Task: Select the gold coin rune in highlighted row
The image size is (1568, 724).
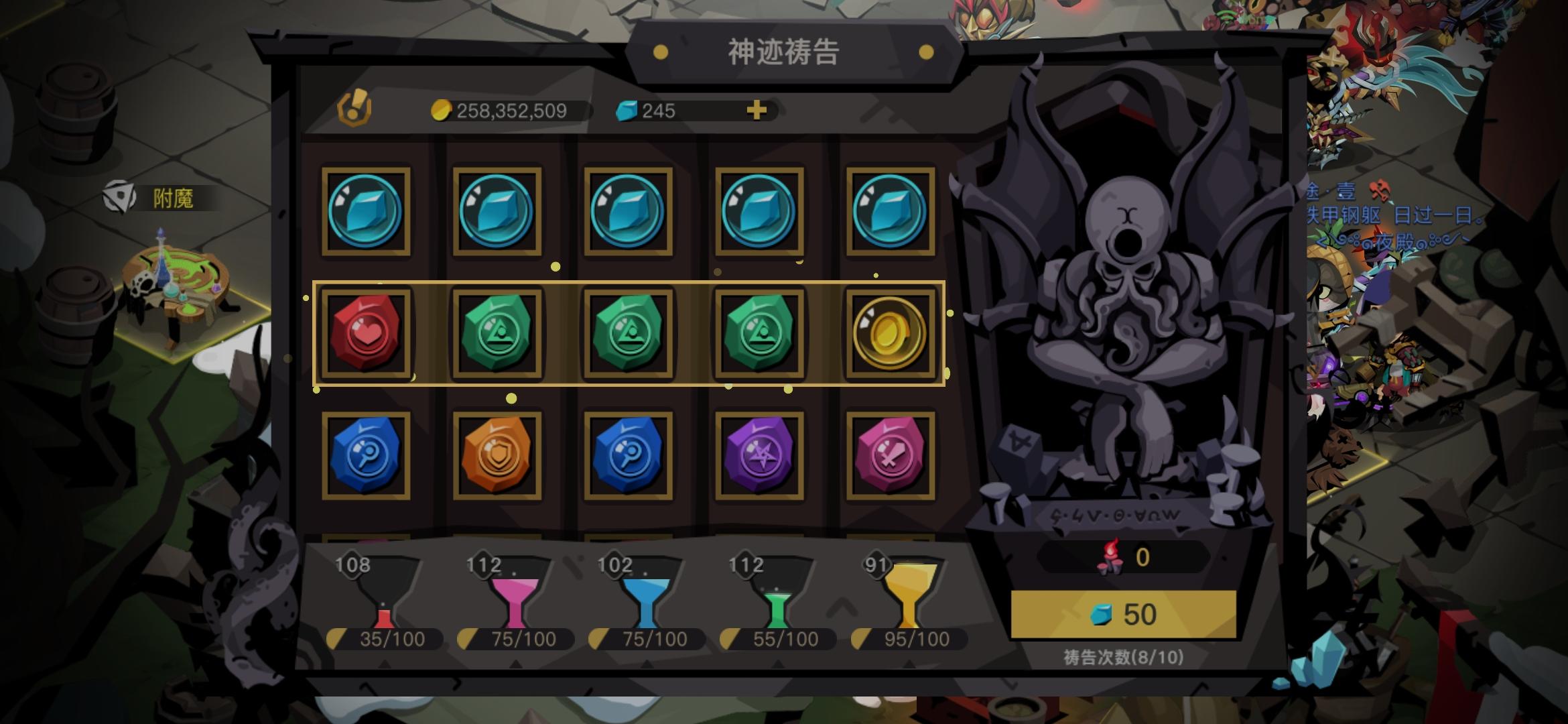Action: click(891, 334)
